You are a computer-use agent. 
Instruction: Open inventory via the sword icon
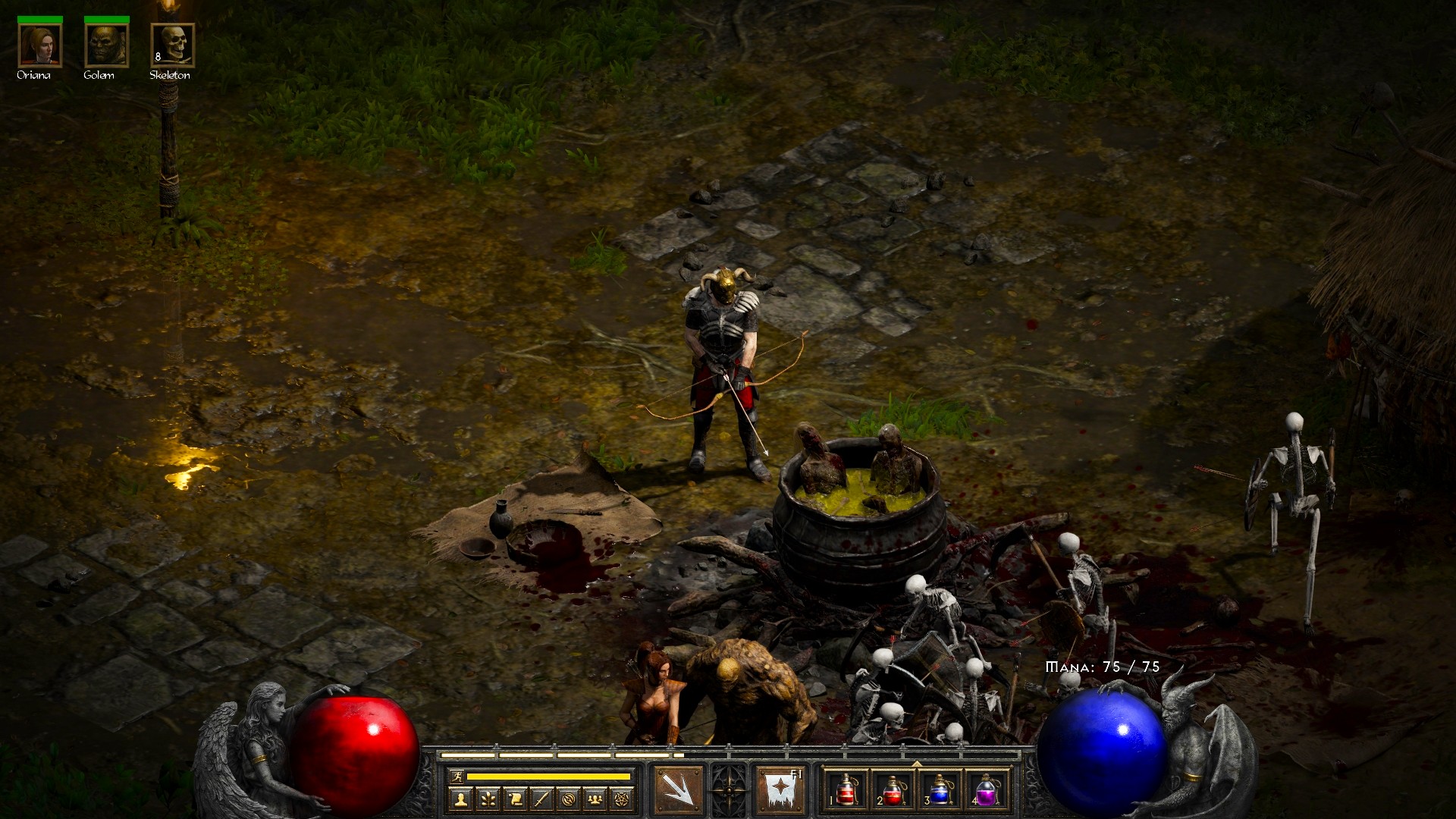(x=541, y=799)
